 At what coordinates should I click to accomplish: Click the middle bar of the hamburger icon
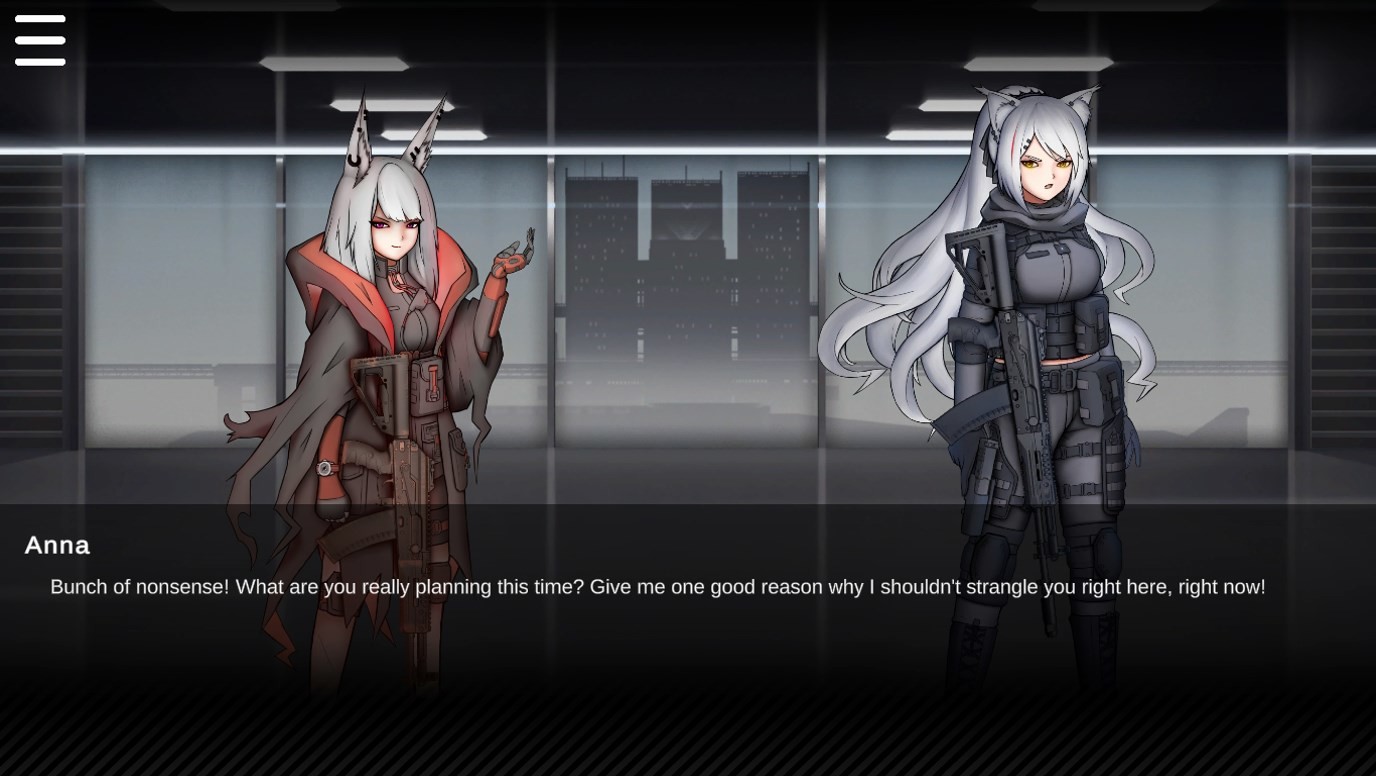click(39, 40)
